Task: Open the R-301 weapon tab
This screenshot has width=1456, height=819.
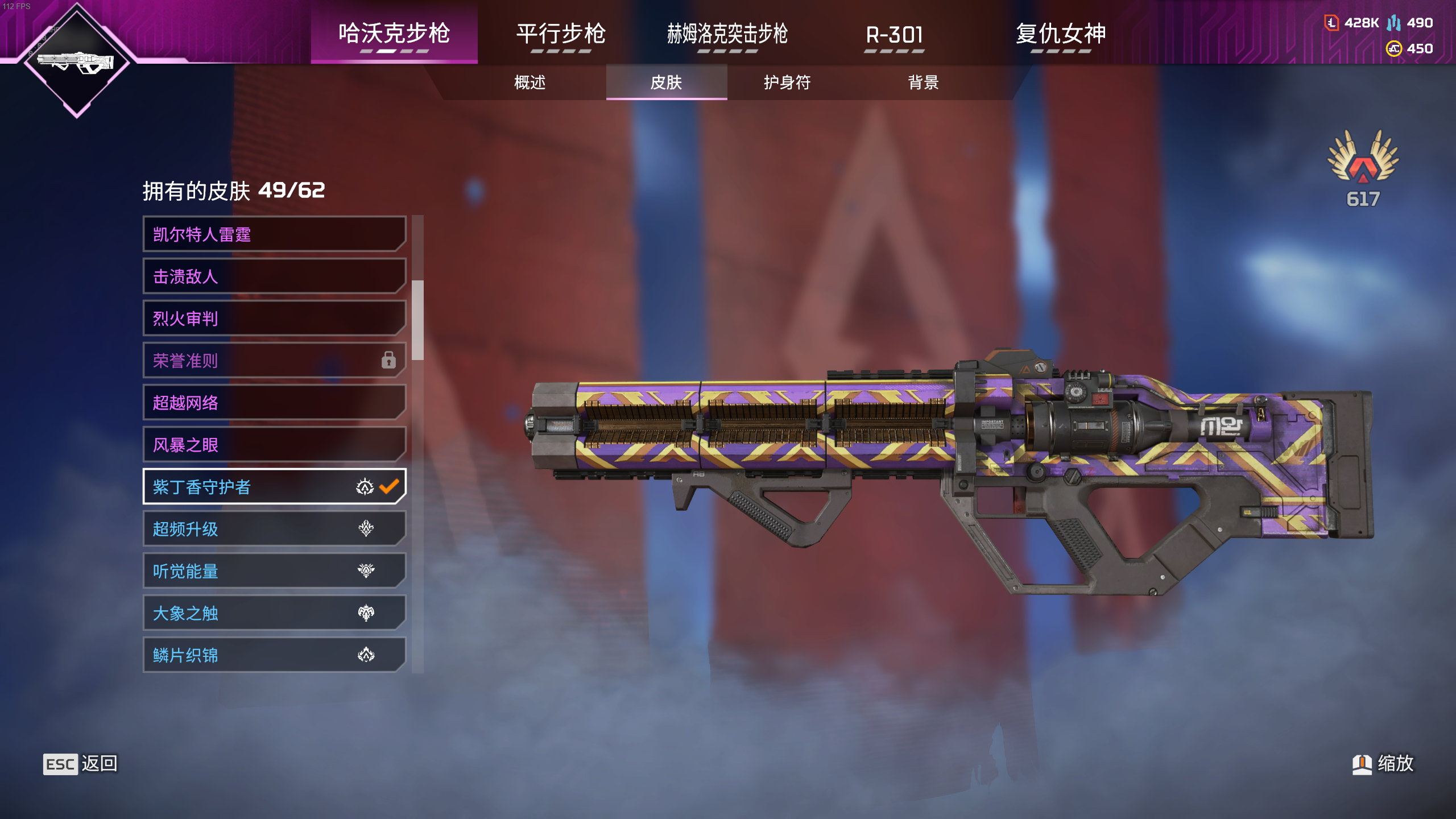Action: coord(894,34)
